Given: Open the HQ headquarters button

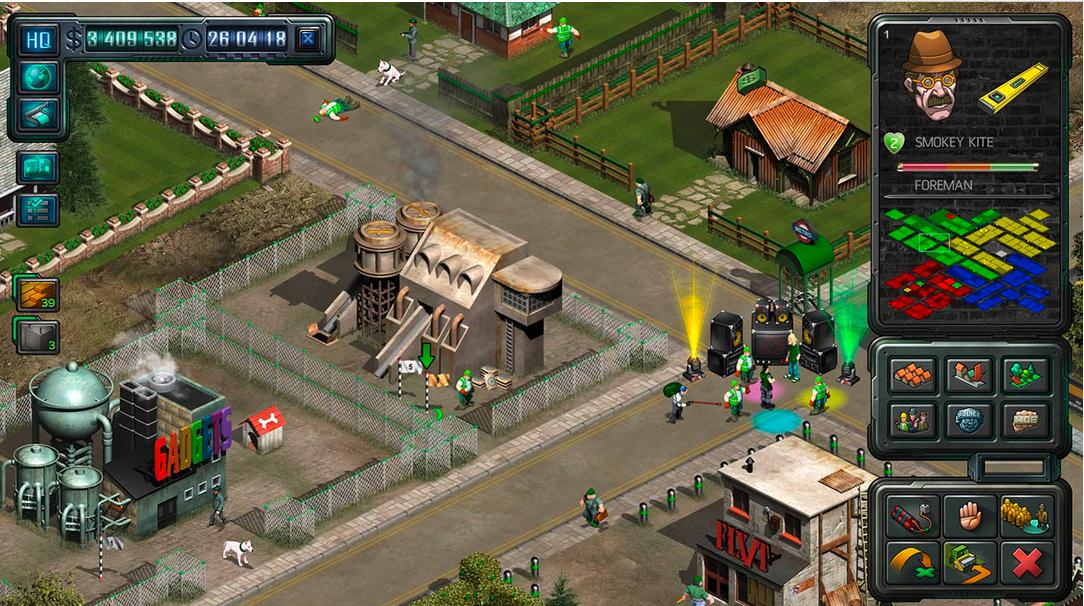Looking at the screenshot, I should click(38, 39).
